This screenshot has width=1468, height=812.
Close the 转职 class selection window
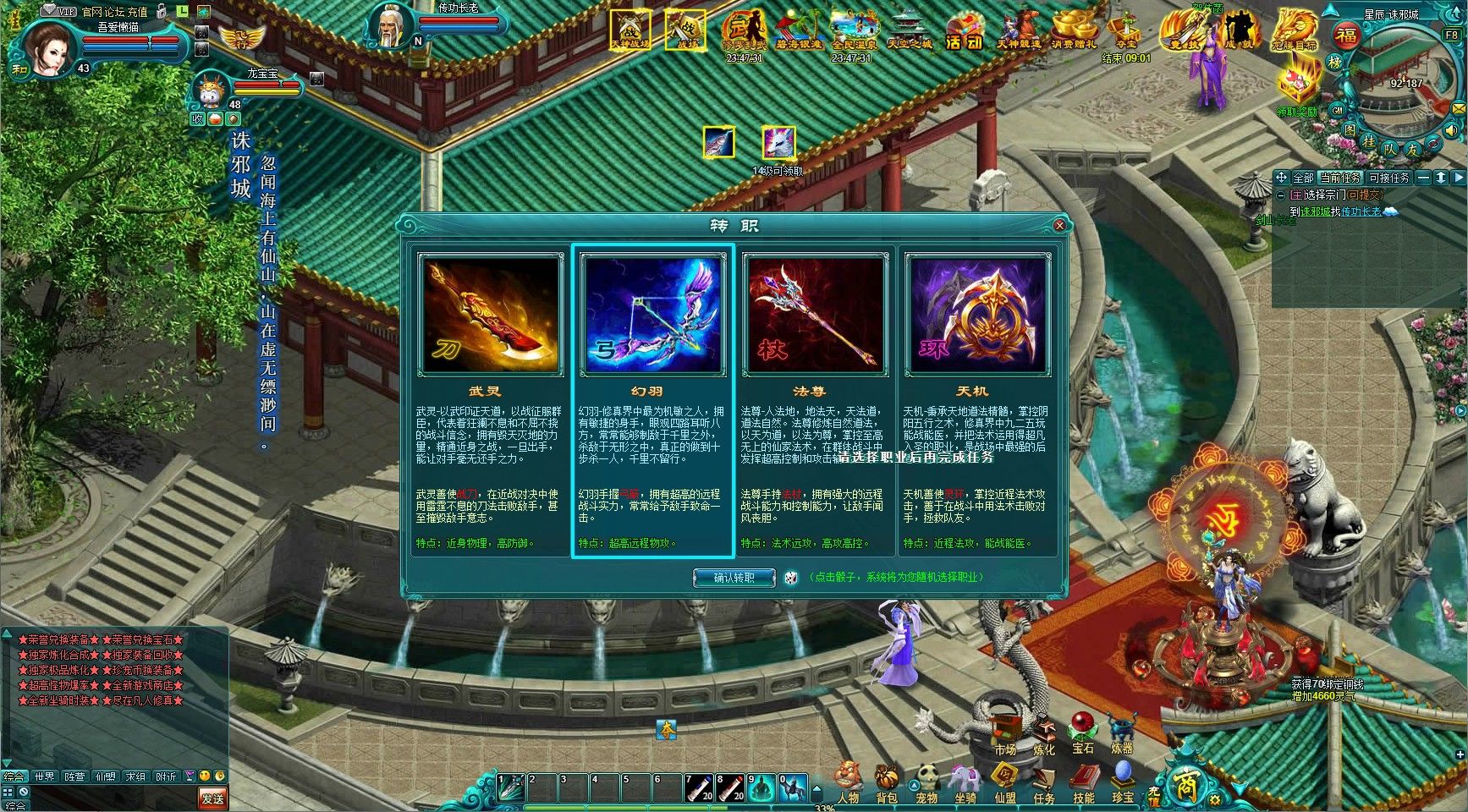[x=1059, y=226]
